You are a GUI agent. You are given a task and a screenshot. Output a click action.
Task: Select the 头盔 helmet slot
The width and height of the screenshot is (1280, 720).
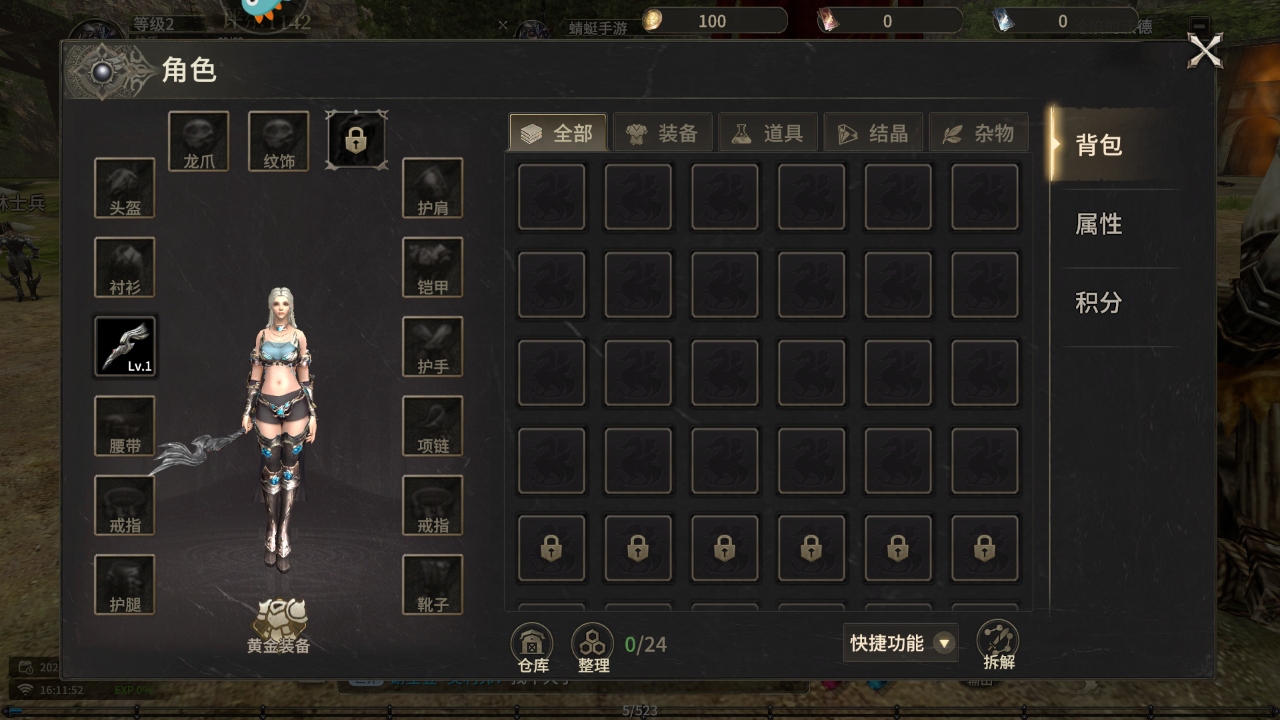point(125,188)
